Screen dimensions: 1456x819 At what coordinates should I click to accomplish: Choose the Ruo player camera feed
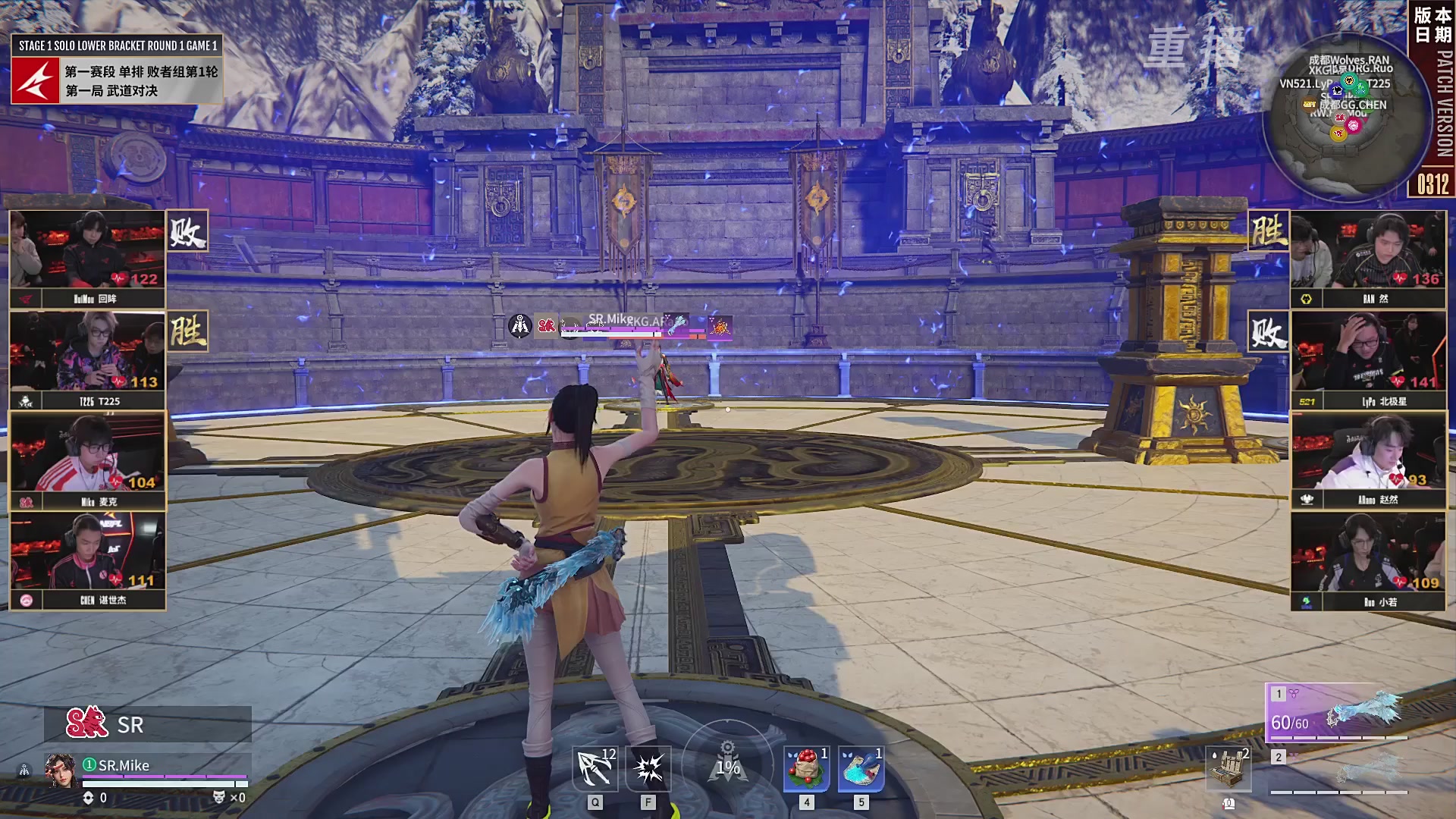[1368, 554]
